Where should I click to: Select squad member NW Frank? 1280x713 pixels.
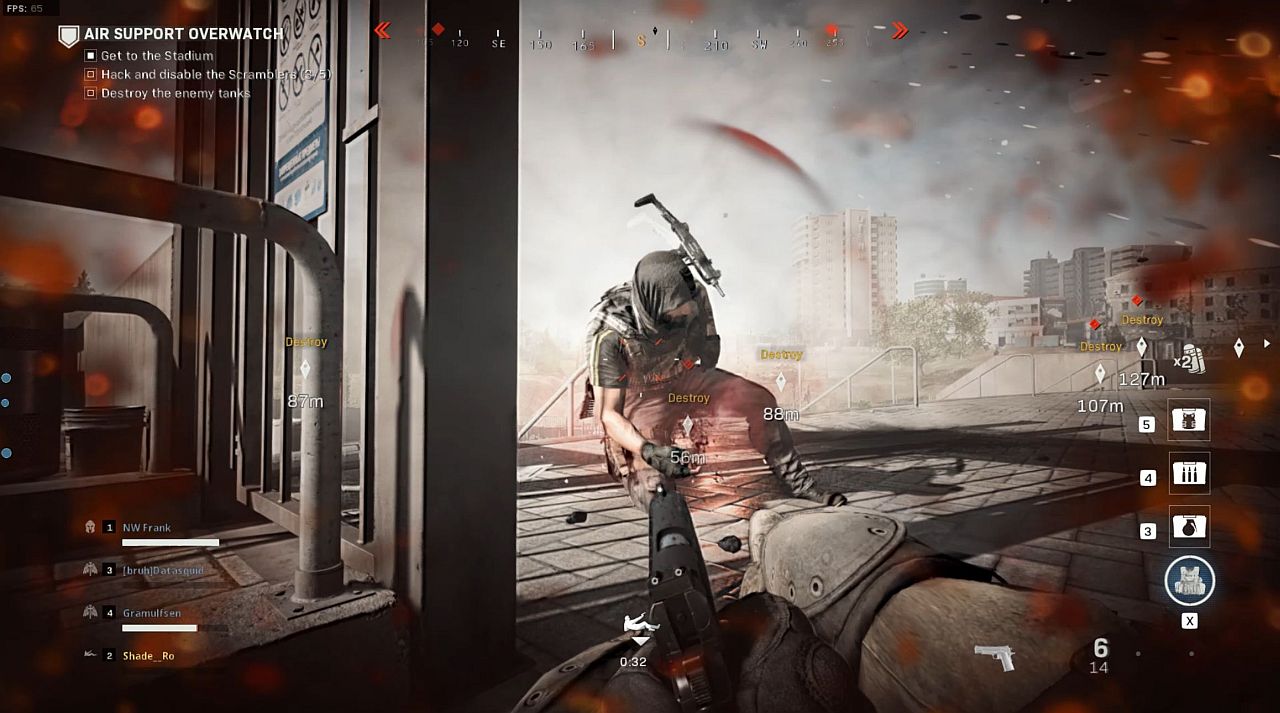pos(147,527)
